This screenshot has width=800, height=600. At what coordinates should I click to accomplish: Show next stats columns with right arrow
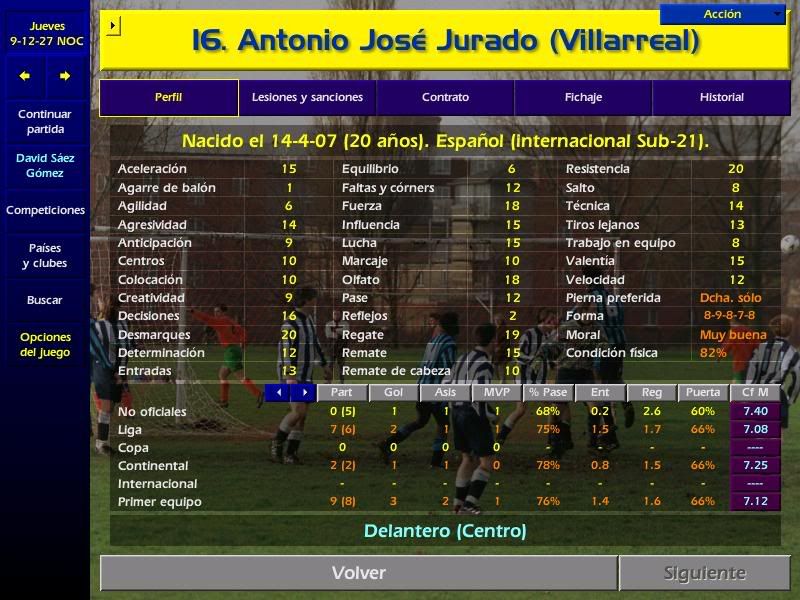pyautogui.click(x=303, y=393)
